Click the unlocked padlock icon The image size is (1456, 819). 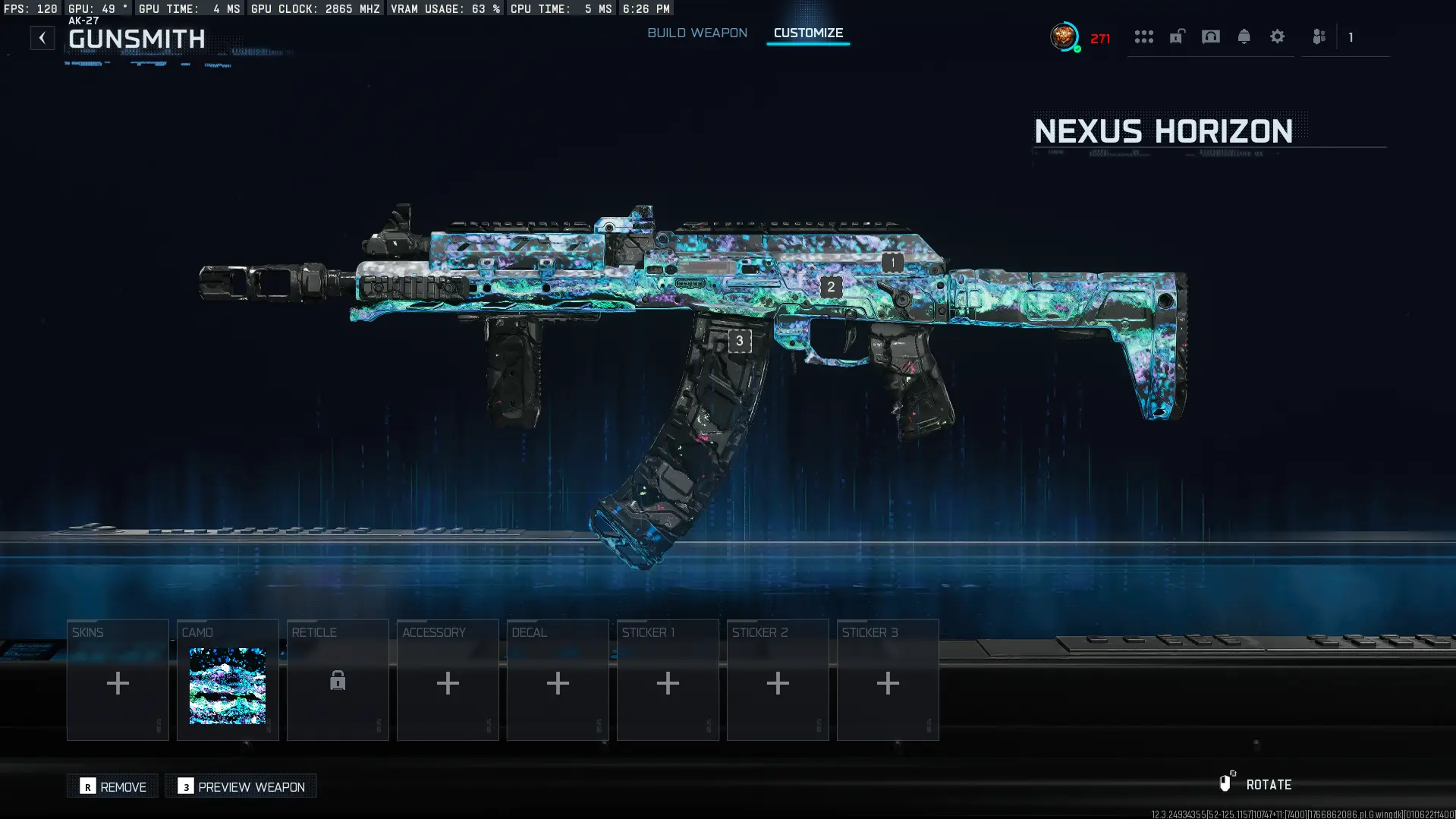click(x=1177, y=36)
